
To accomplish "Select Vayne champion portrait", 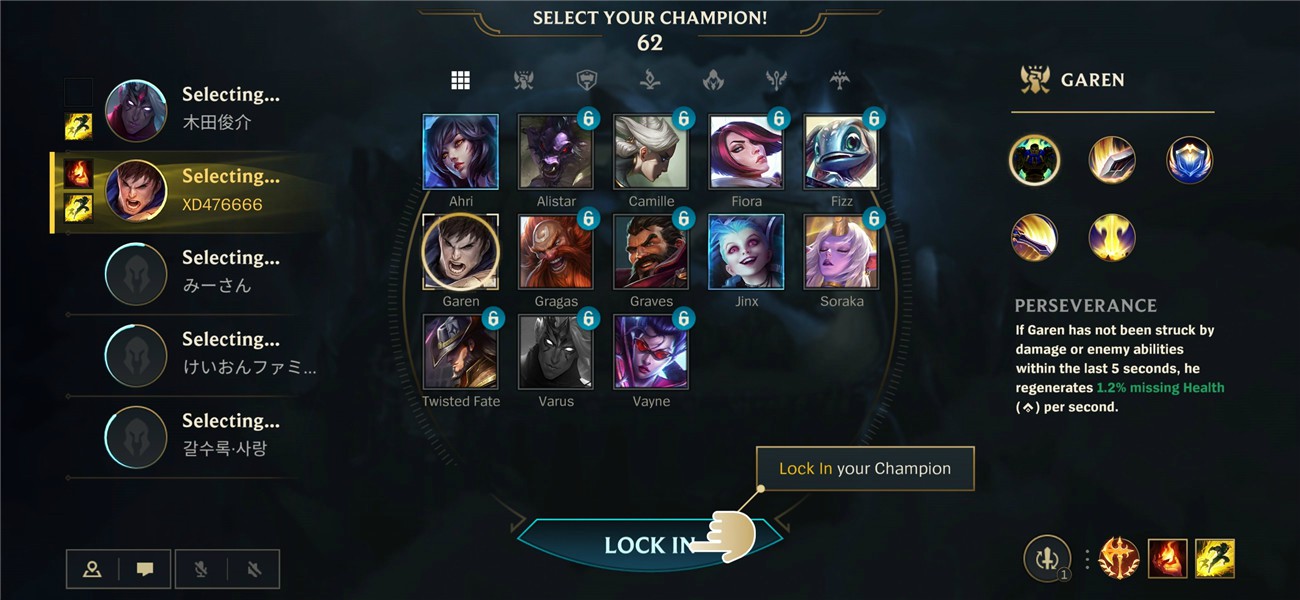I will 651,352.
